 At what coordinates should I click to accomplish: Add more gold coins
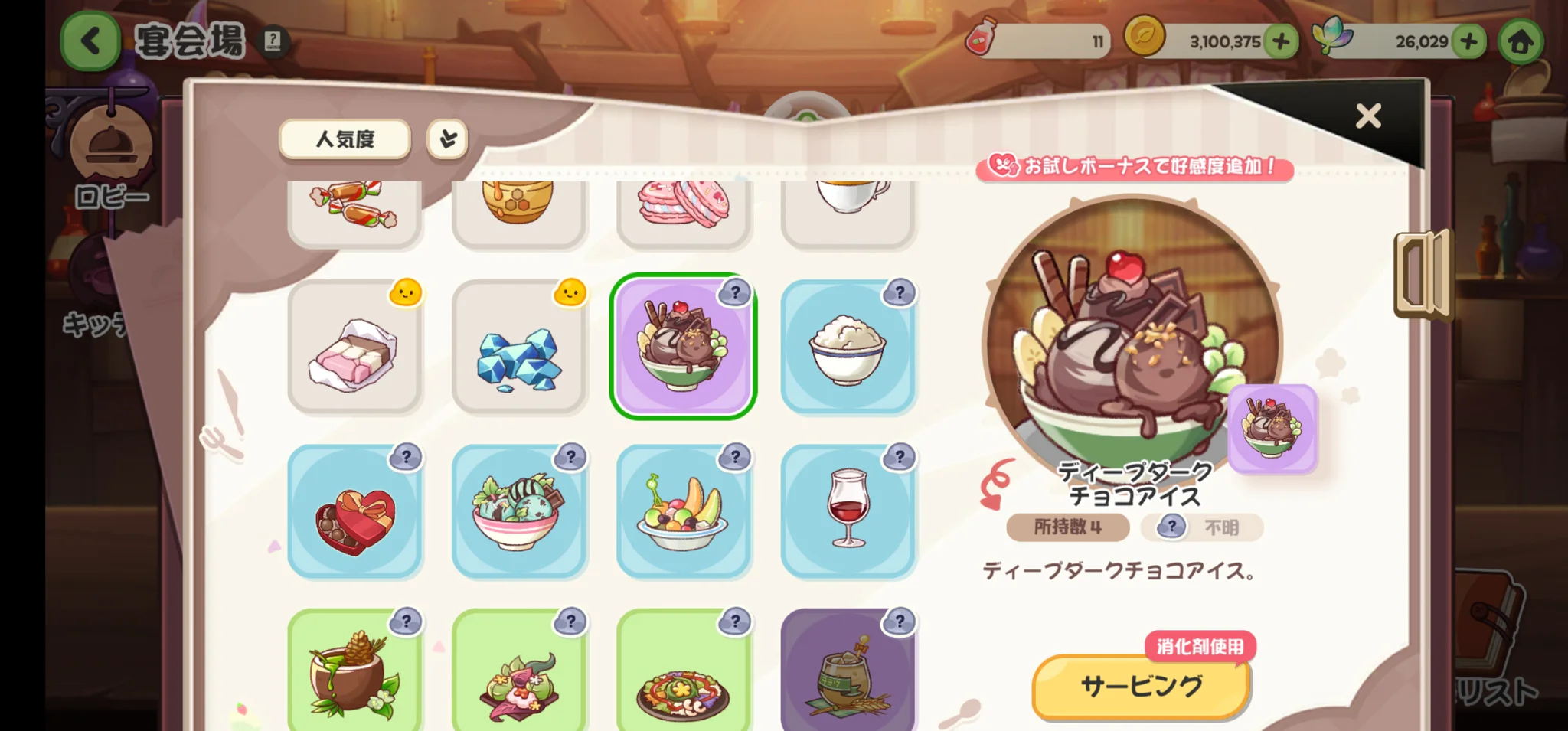click(1282, 41)
